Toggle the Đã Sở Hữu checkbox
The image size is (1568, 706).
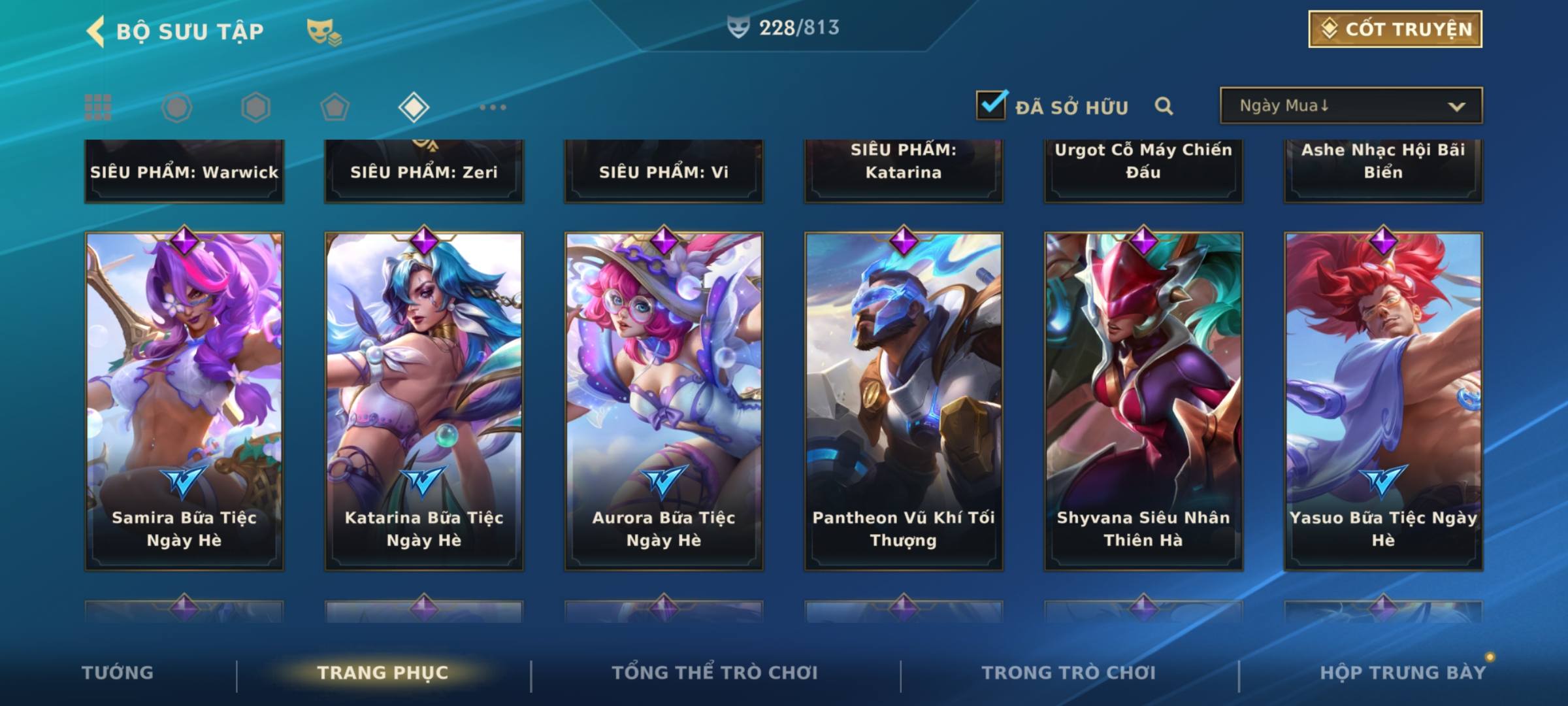(991, 105)
